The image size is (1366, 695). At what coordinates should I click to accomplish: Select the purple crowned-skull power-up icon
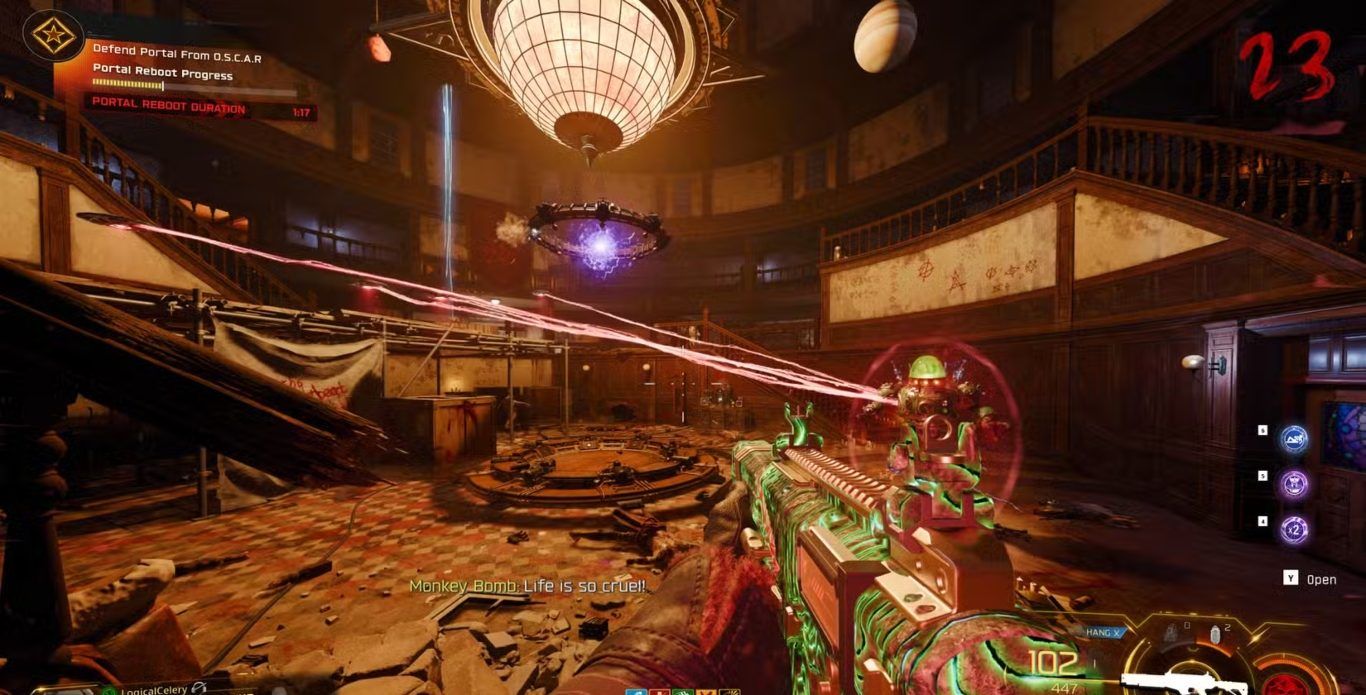(1295, 484)
